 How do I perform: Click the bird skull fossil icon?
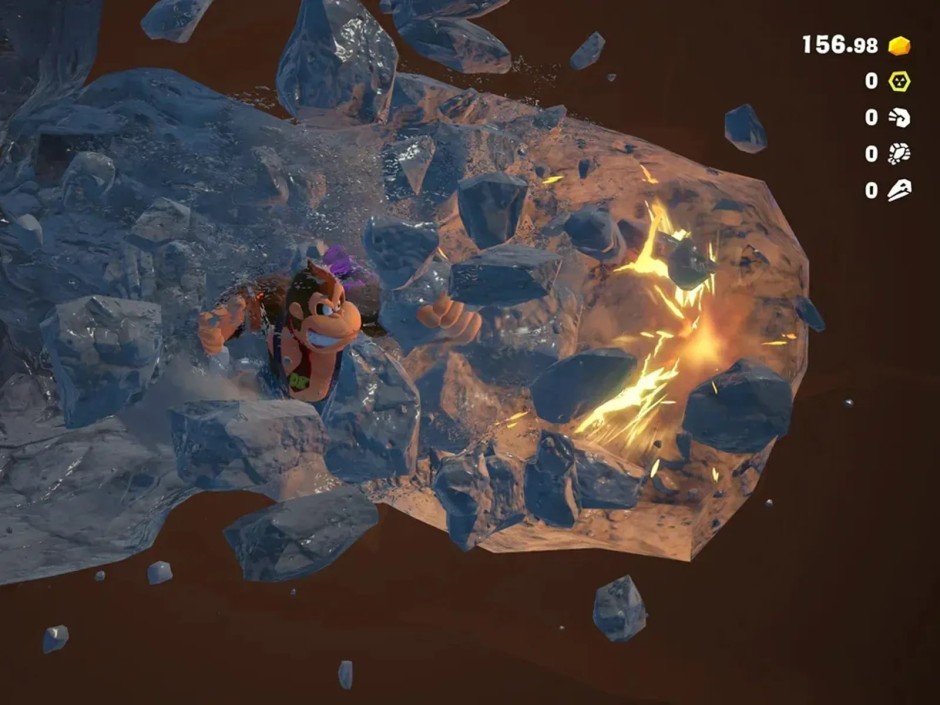(899, 189)
